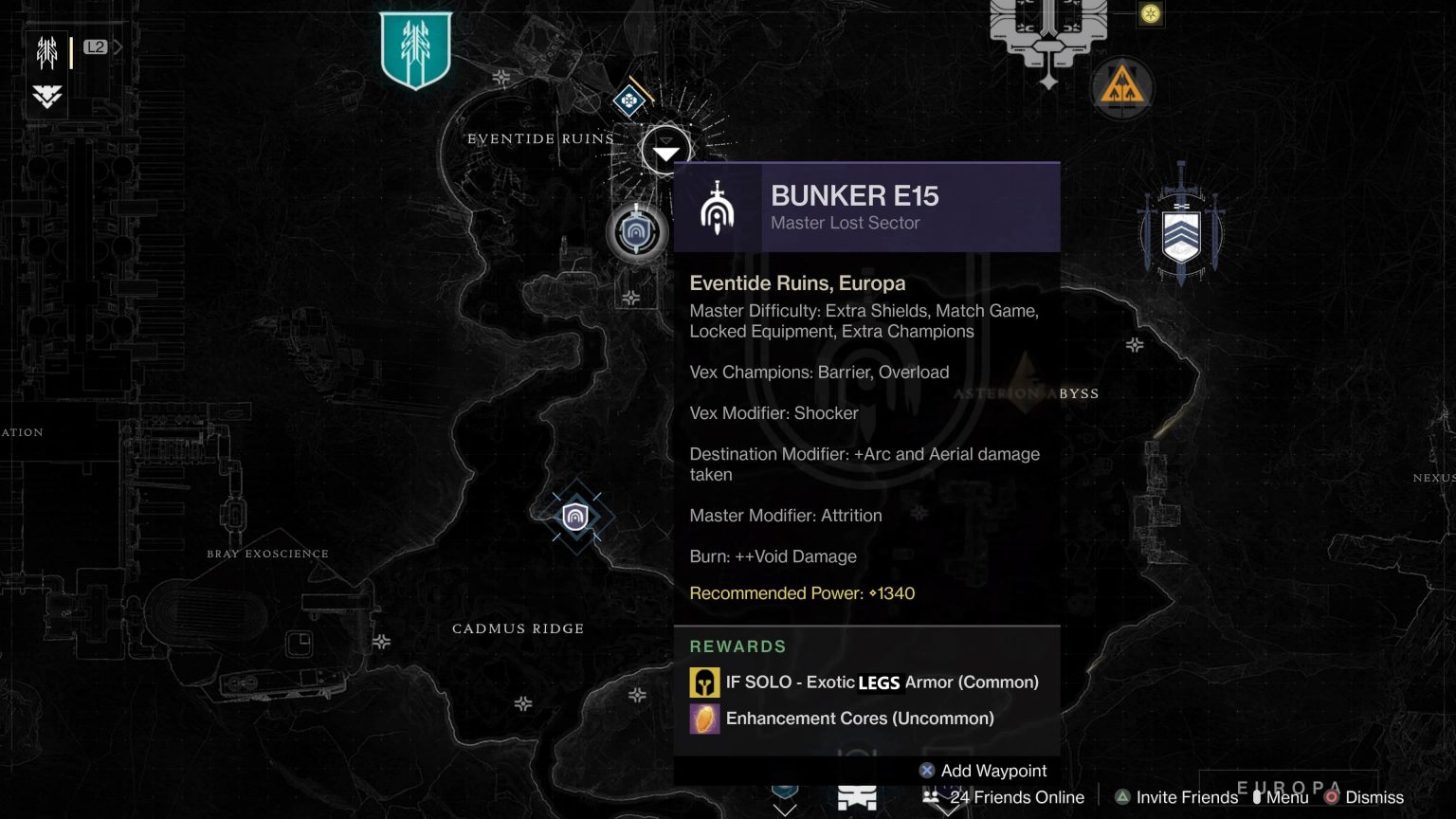
Task: Click the Europa destination emblem in top left
Action: (x=46, y=54)
